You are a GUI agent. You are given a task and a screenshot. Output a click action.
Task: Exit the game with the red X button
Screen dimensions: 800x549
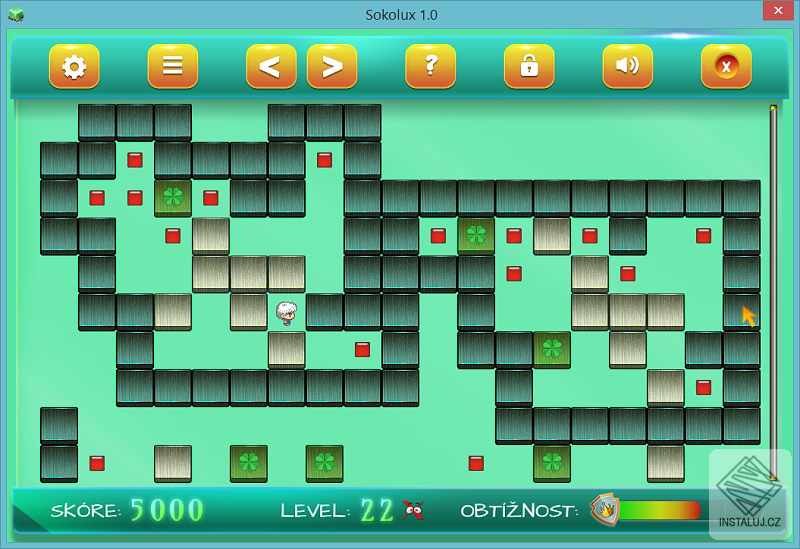click(x=726, y=67)
